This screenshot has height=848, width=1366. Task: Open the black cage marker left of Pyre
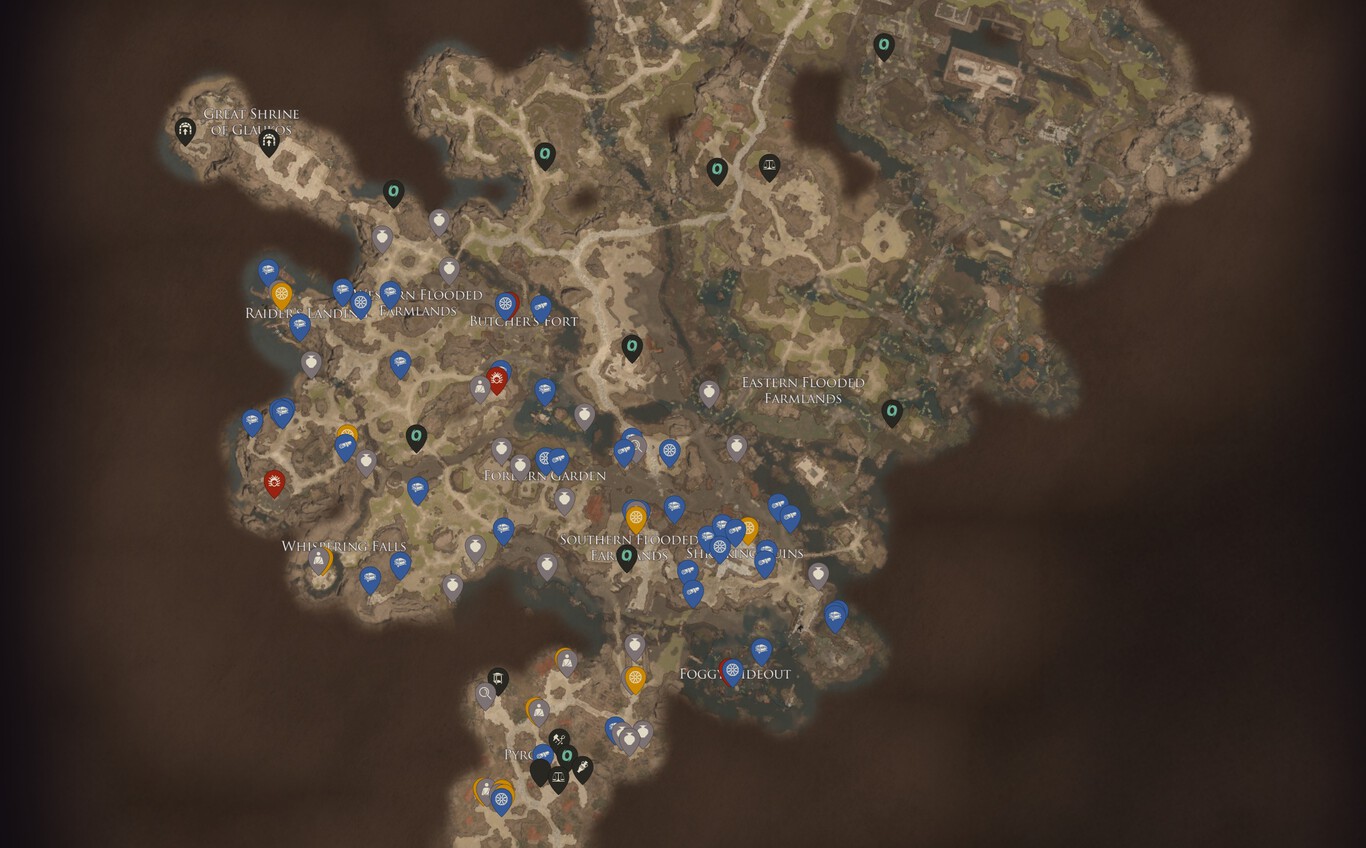pos(498,679)
